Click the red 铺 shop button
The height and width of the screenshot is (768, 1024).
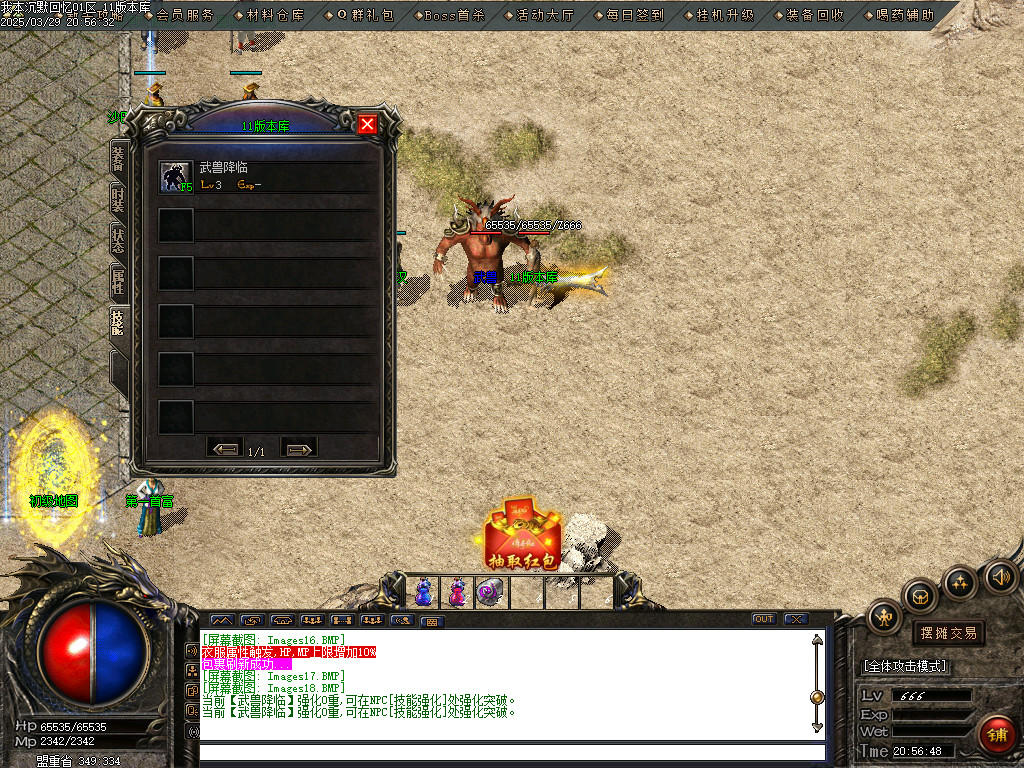[x=996, y=734]
